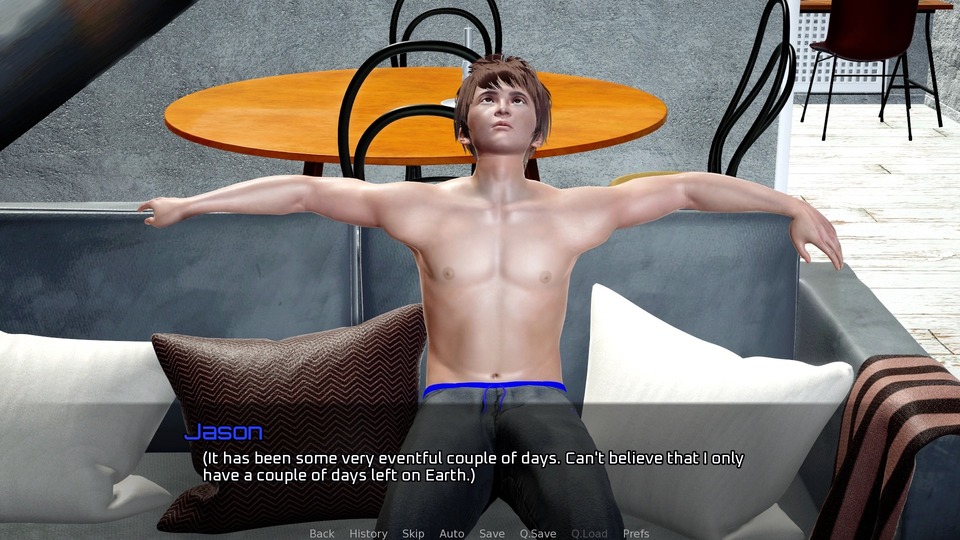
Task: Go back to the previous dialogue line
Action: tap(322, 533)
